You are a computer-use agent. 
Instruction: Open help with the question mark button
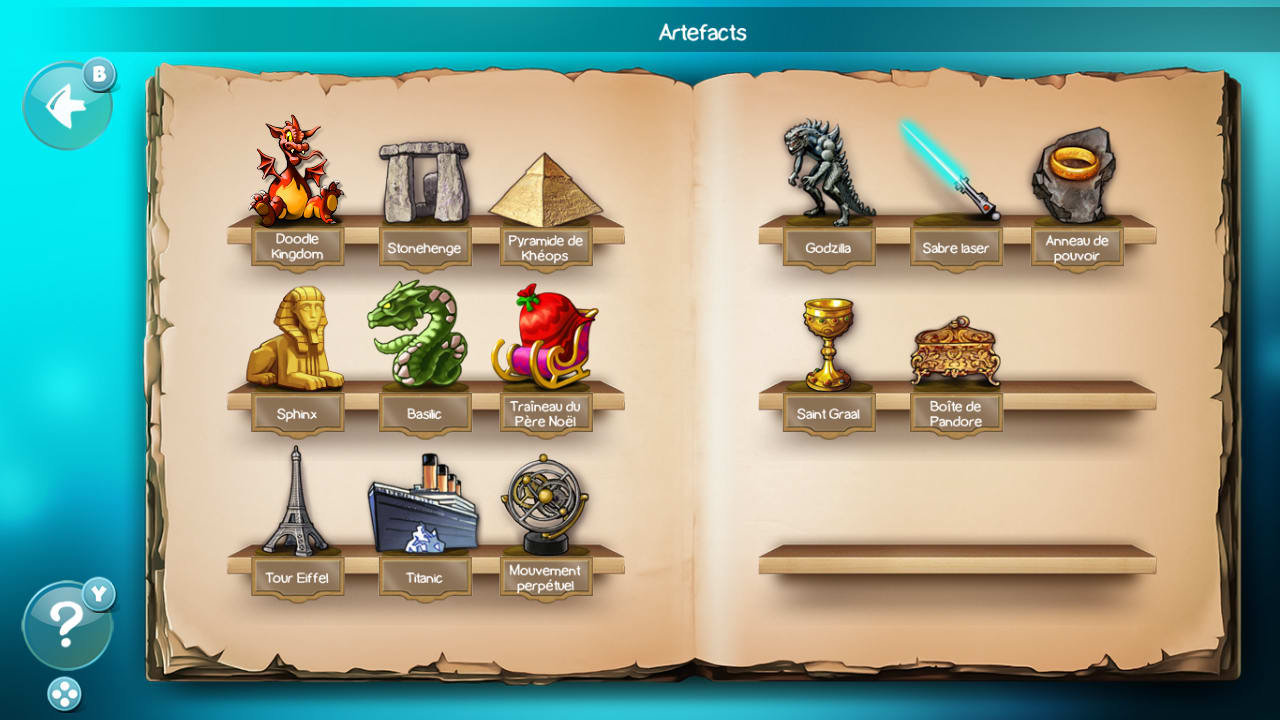[65, 622]
